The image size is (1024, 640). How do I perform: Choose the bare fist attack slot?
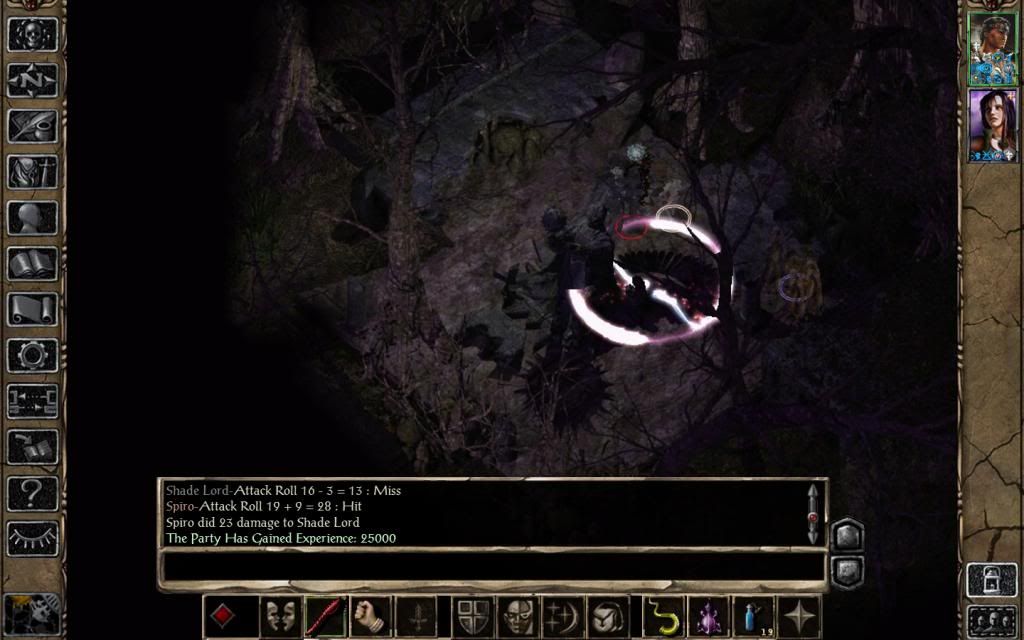370,615
